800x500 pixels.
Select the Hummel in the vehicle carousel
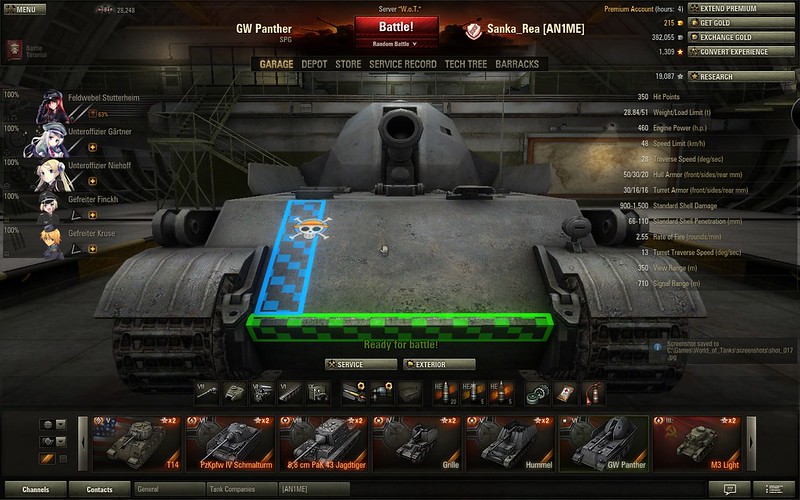click(x=508, y=442)
